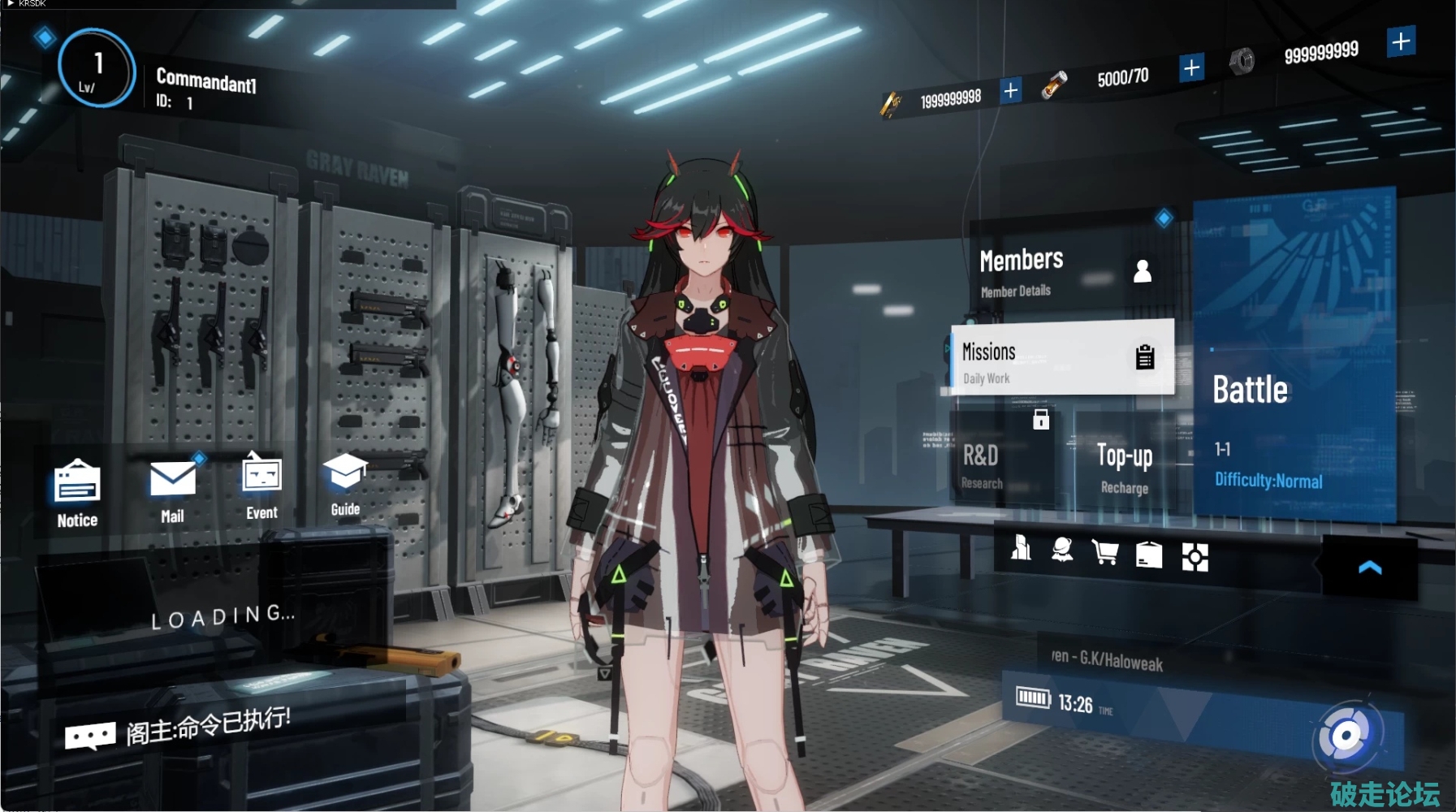The width and height of the screenshot is (1456, 812).
Task: Open the Members panel
Action: 1064,270
